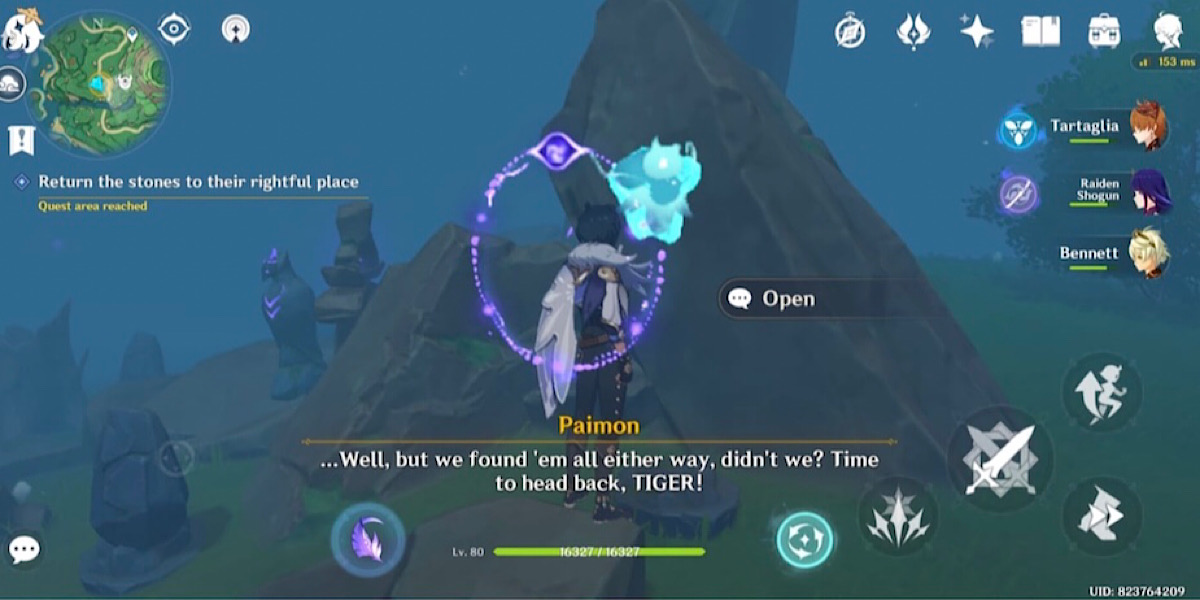
Task: Open the compass events icon
Action: pyautogui.click(x=850, y=32)
